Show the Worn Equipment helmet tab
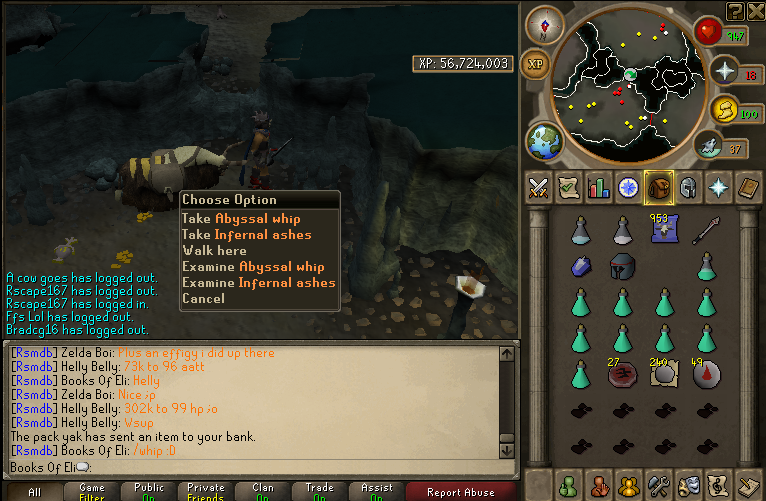The image size is (766, 501). 688,187
